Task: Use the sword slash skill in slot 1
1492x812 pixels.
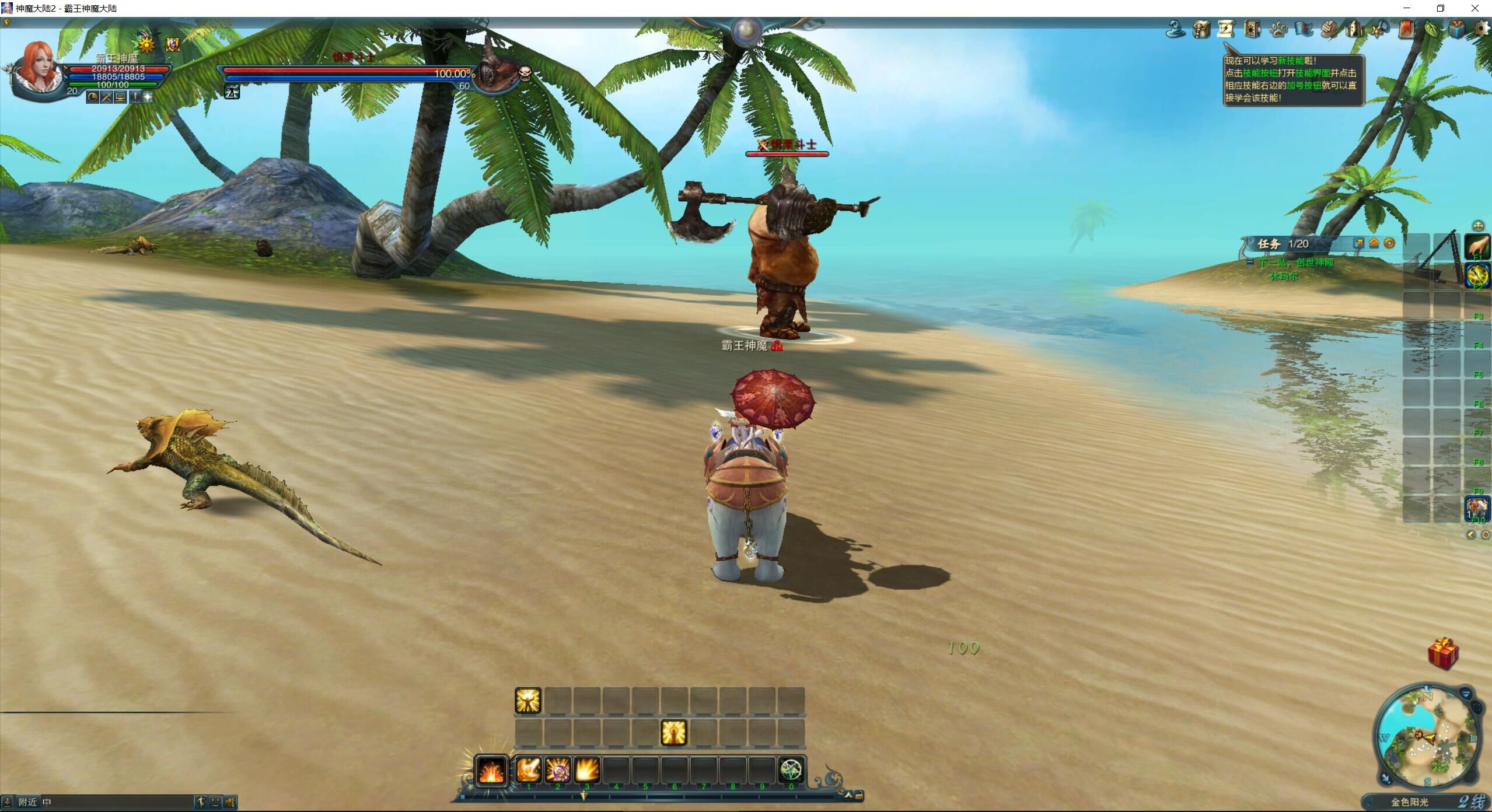Action: [x=529, y=770]
